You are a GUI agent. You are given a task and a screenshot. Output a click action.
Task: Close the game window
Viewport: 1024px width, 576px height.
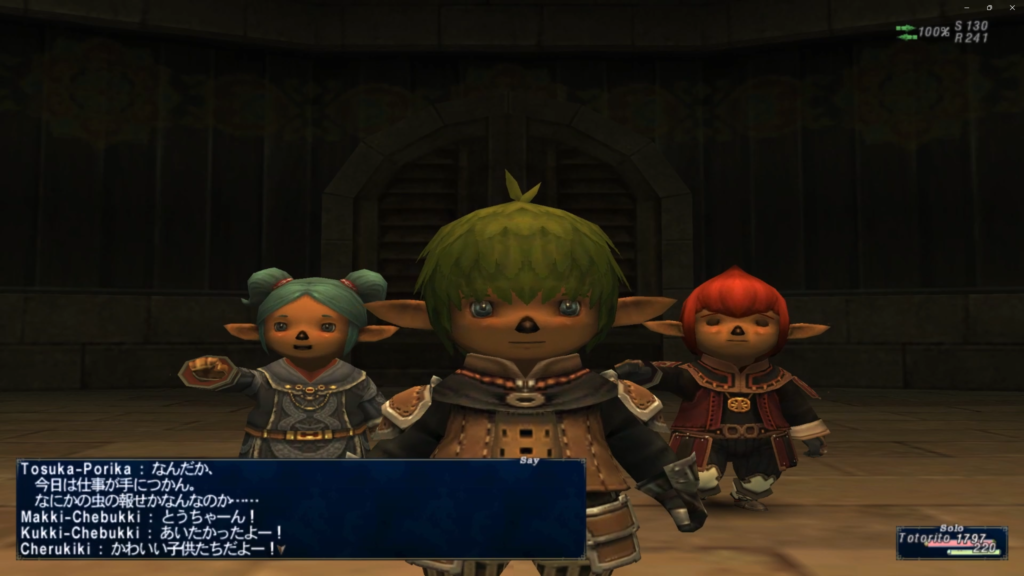(x=1011, y=7)
